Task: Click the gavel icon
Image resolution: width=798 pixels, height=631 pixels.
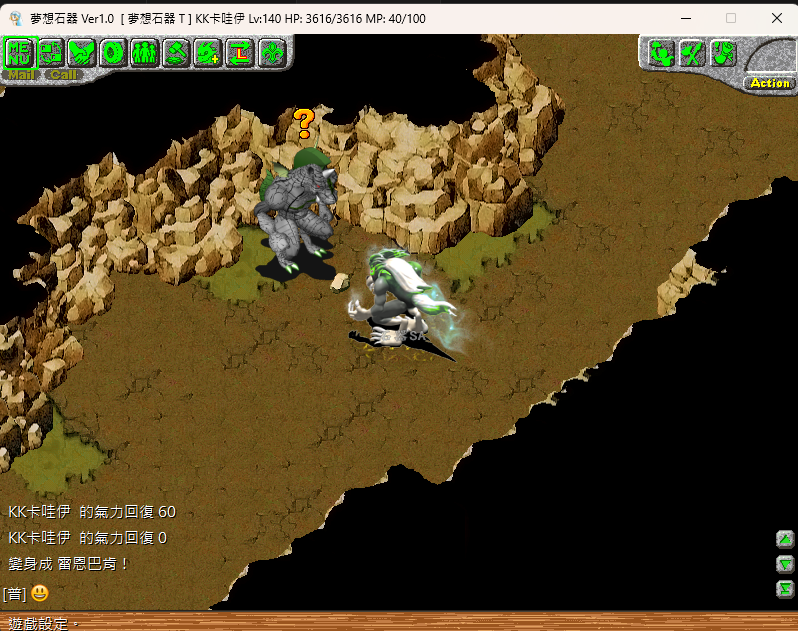Action: [x=176, y=52]
